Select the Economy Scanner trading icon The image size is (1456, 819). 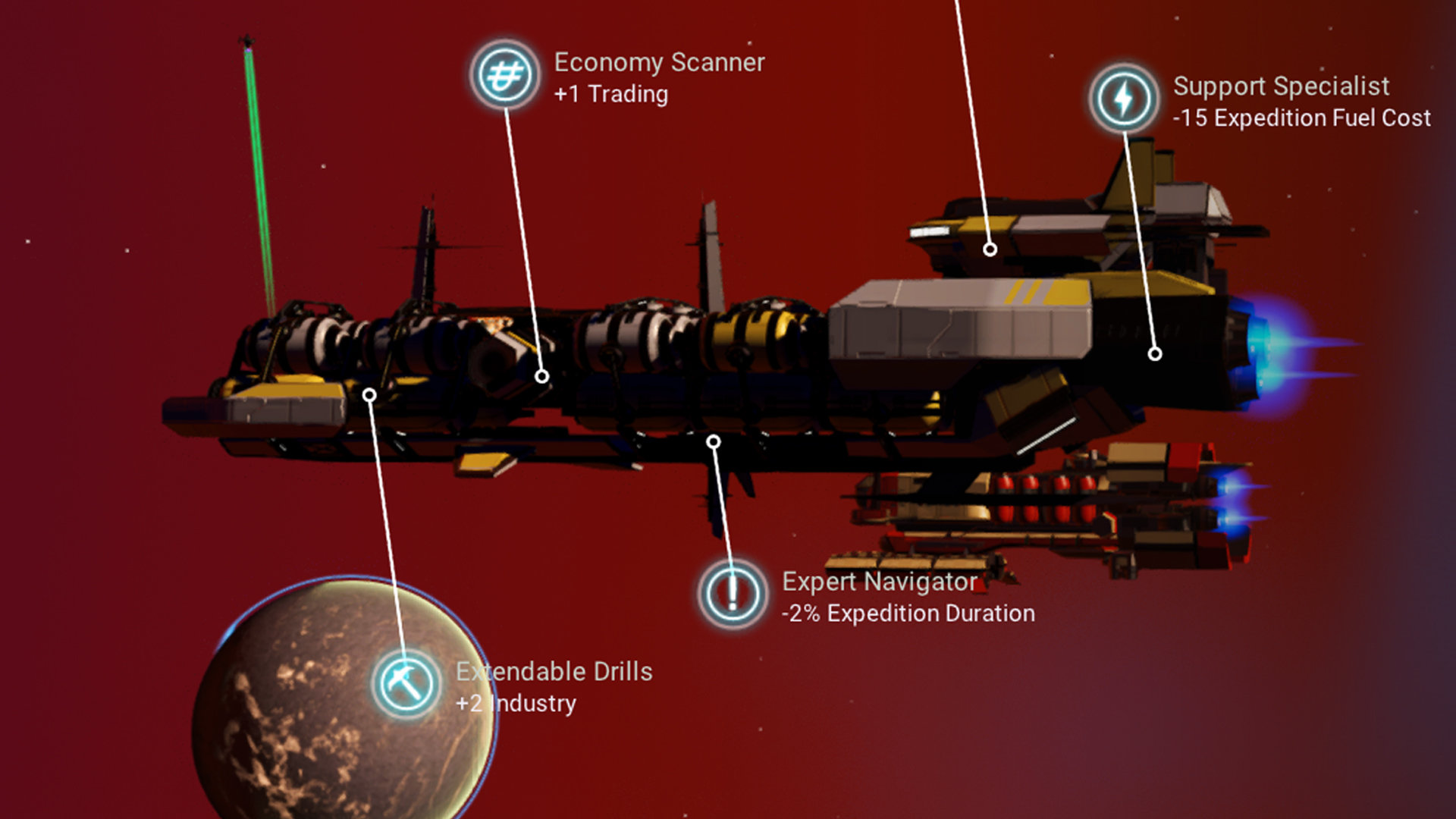tap(505, 75)
